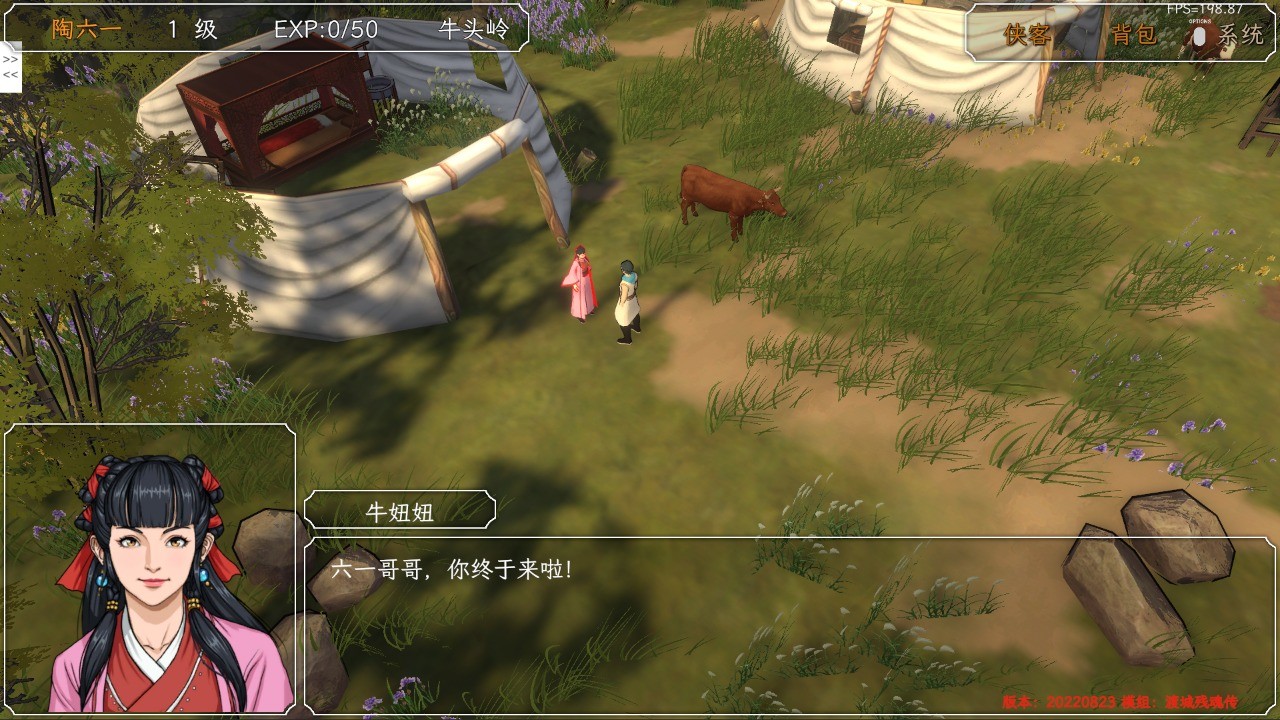Click the player name 陶六一
The height and width of the screenshot is (720, 1280).
[x=84, y=28]
